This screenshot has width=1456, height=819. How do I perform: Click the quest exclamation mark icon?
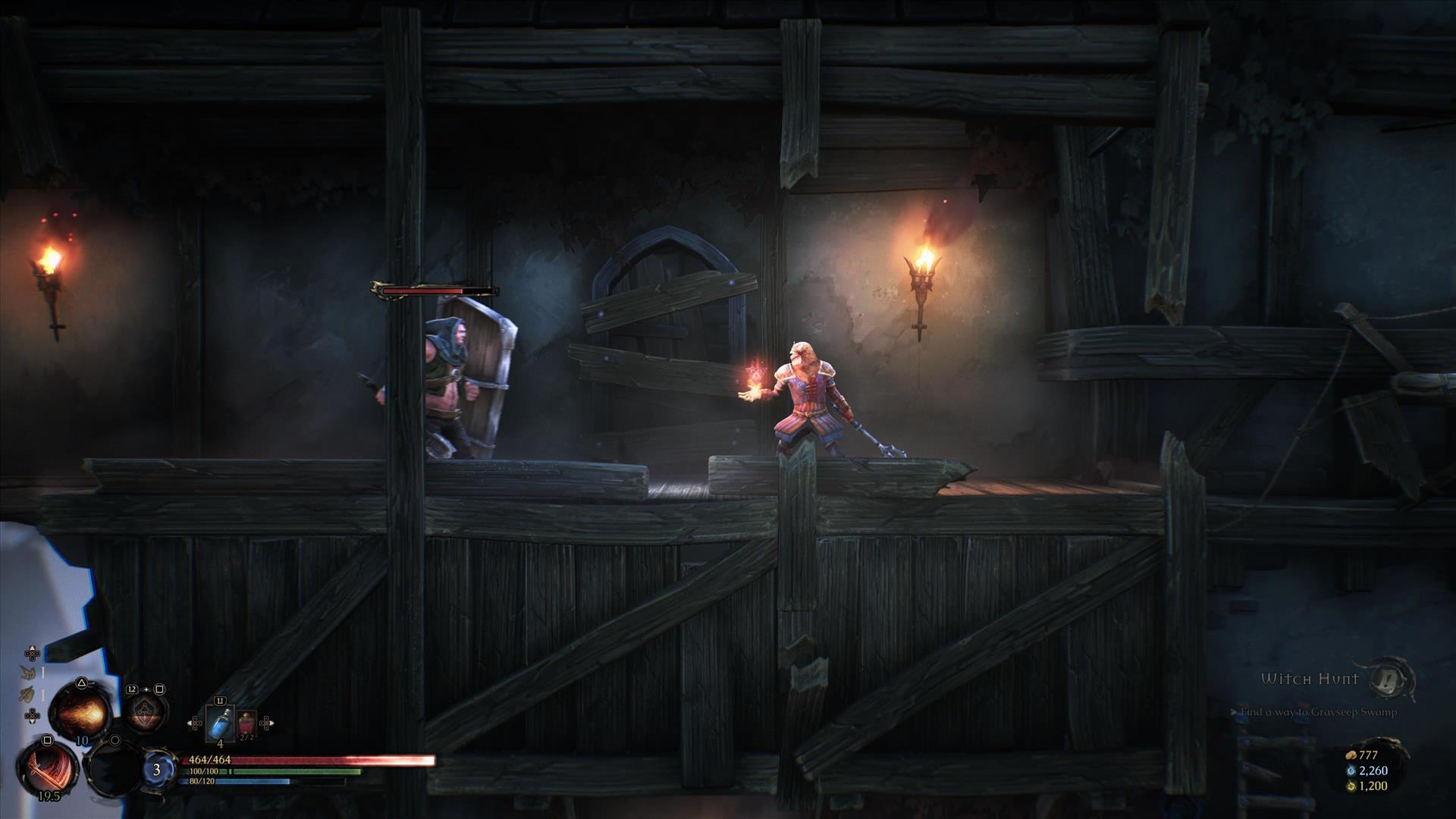pos(1394,679)
